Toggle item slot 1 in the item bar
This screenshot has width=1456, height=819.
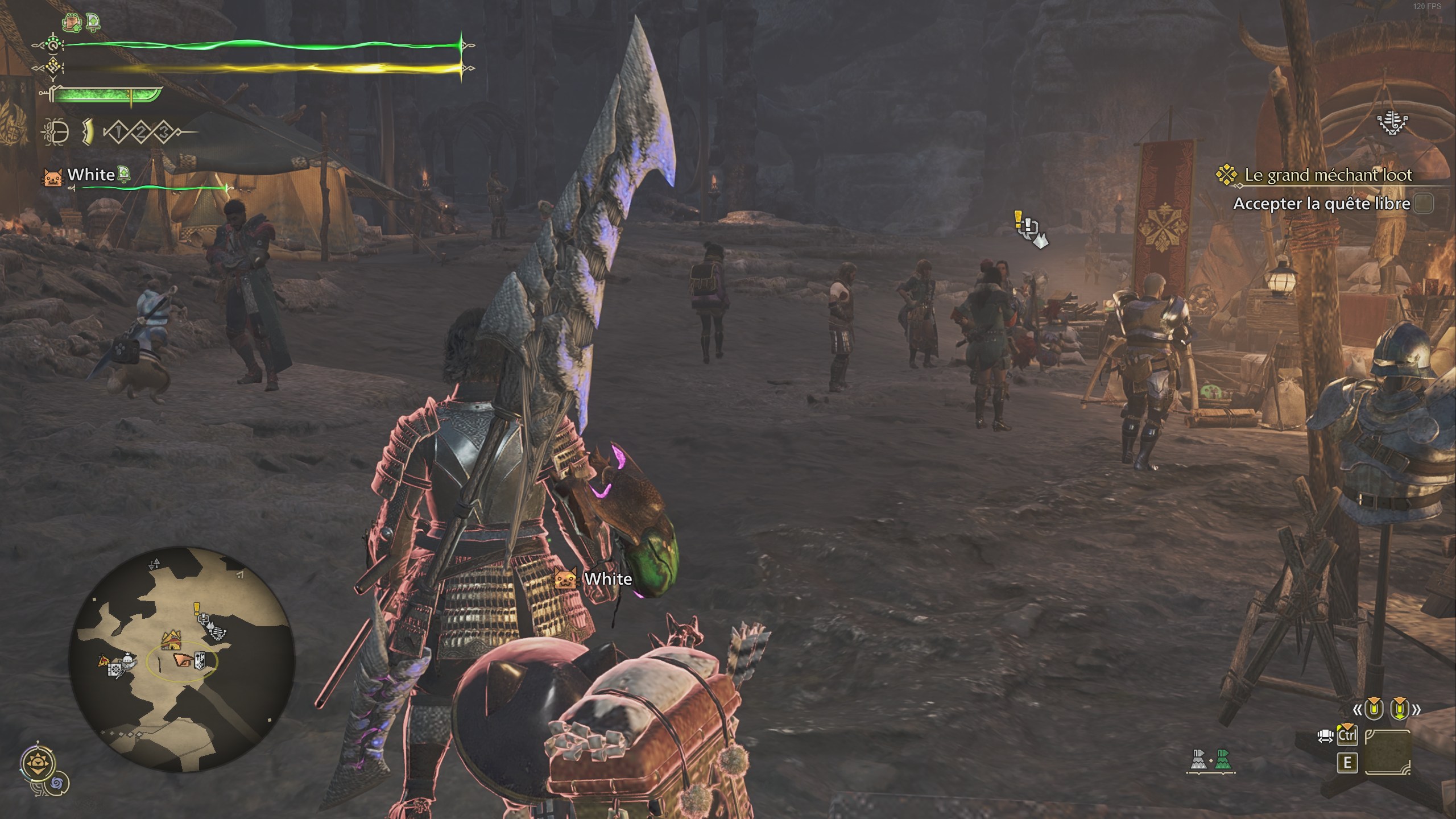click(x=118, y=132)
